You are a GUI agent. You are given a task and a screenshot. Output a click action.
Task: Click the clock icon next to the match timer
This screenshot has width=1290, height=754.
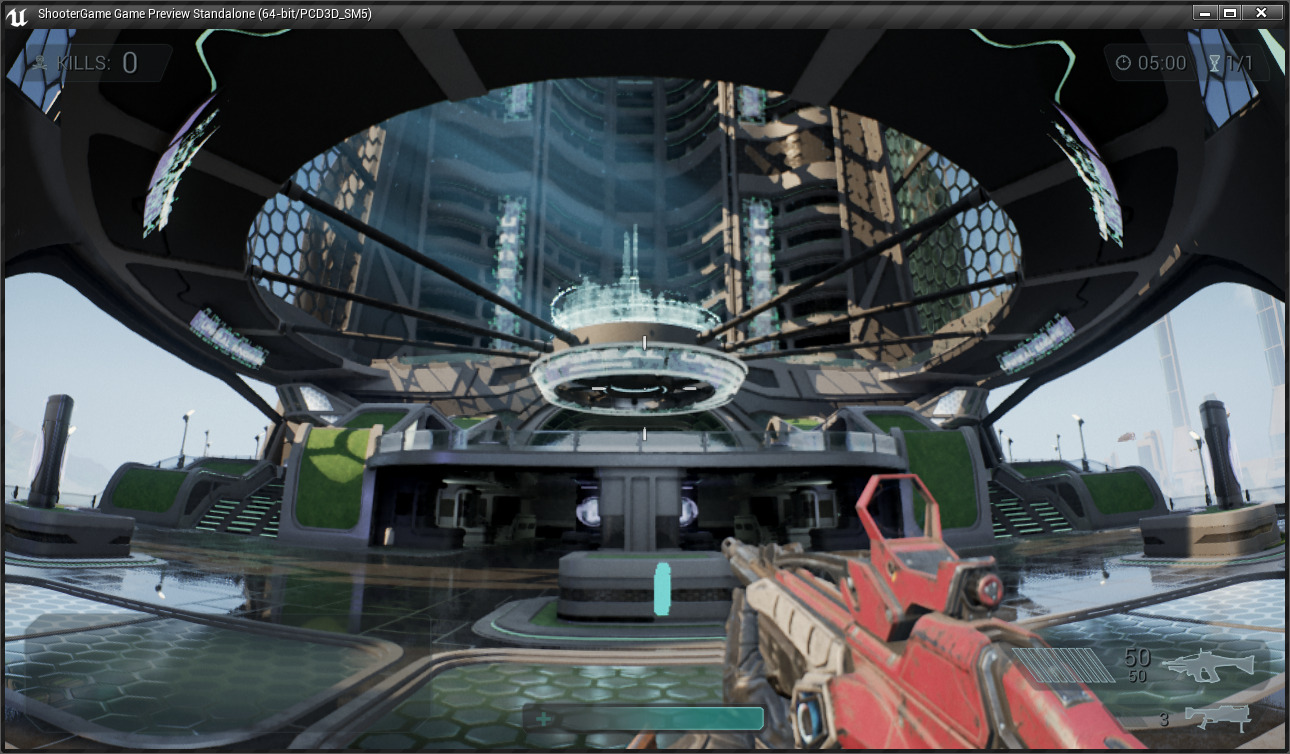click(1125, 63)
